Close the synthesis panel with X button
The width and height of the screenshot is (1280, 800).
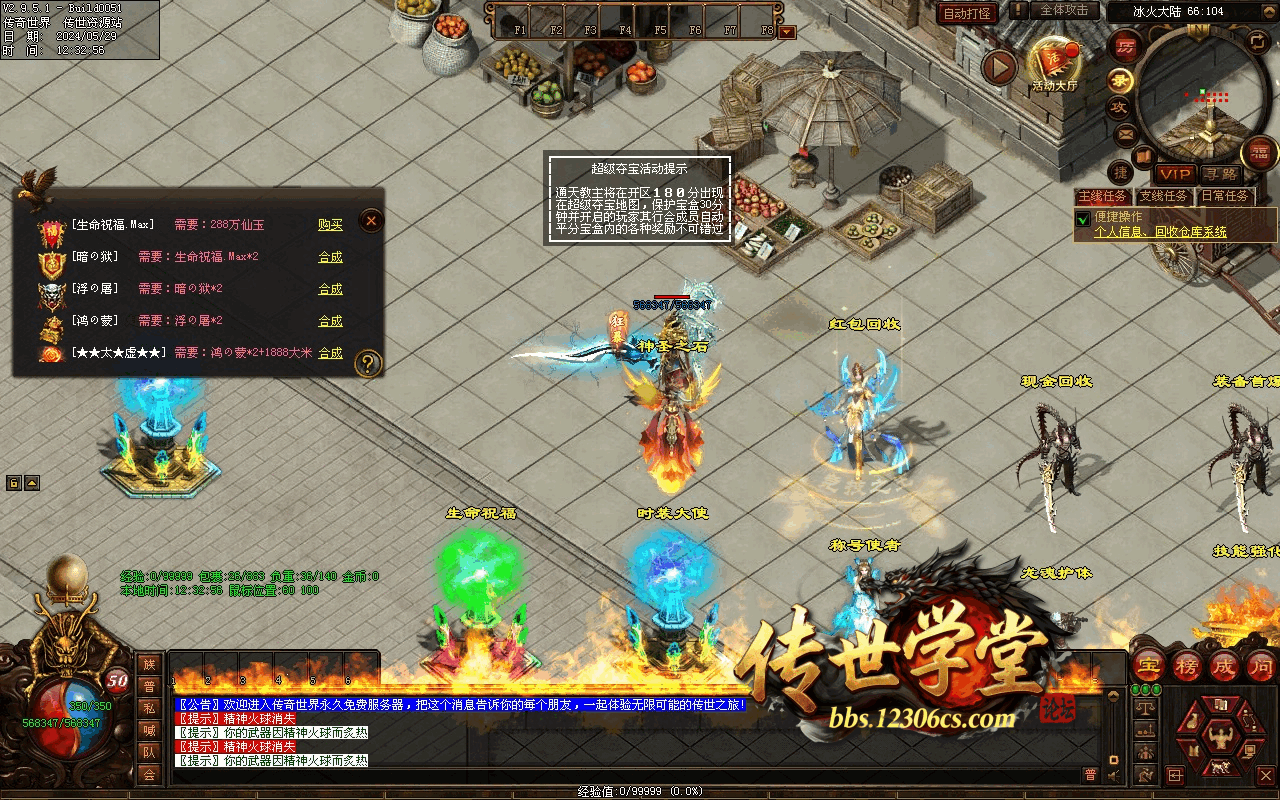(x=370, y=220)
